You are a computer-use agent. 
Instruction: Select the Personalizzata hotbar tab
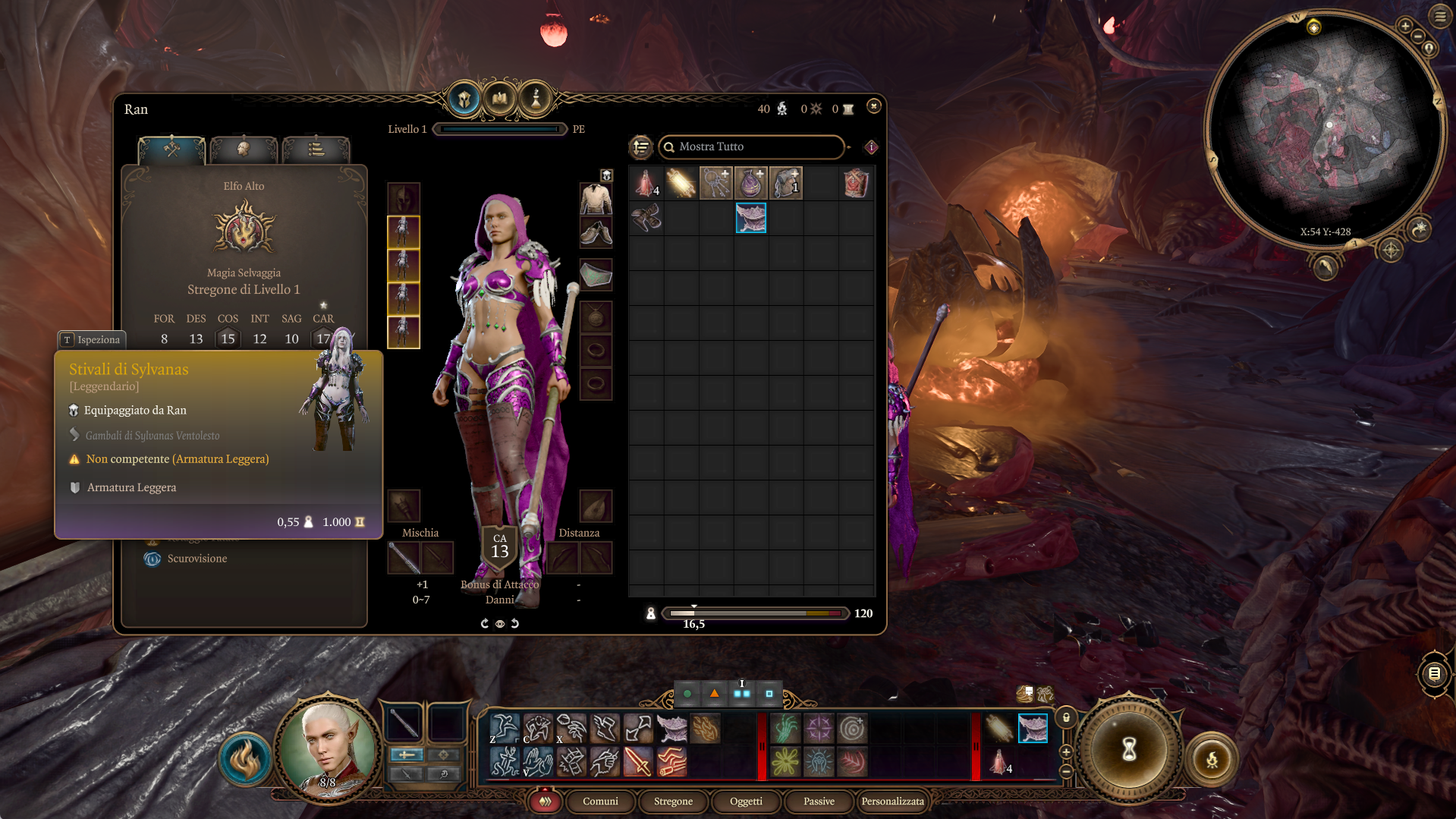pyautogui.click(x=892, y=801)
